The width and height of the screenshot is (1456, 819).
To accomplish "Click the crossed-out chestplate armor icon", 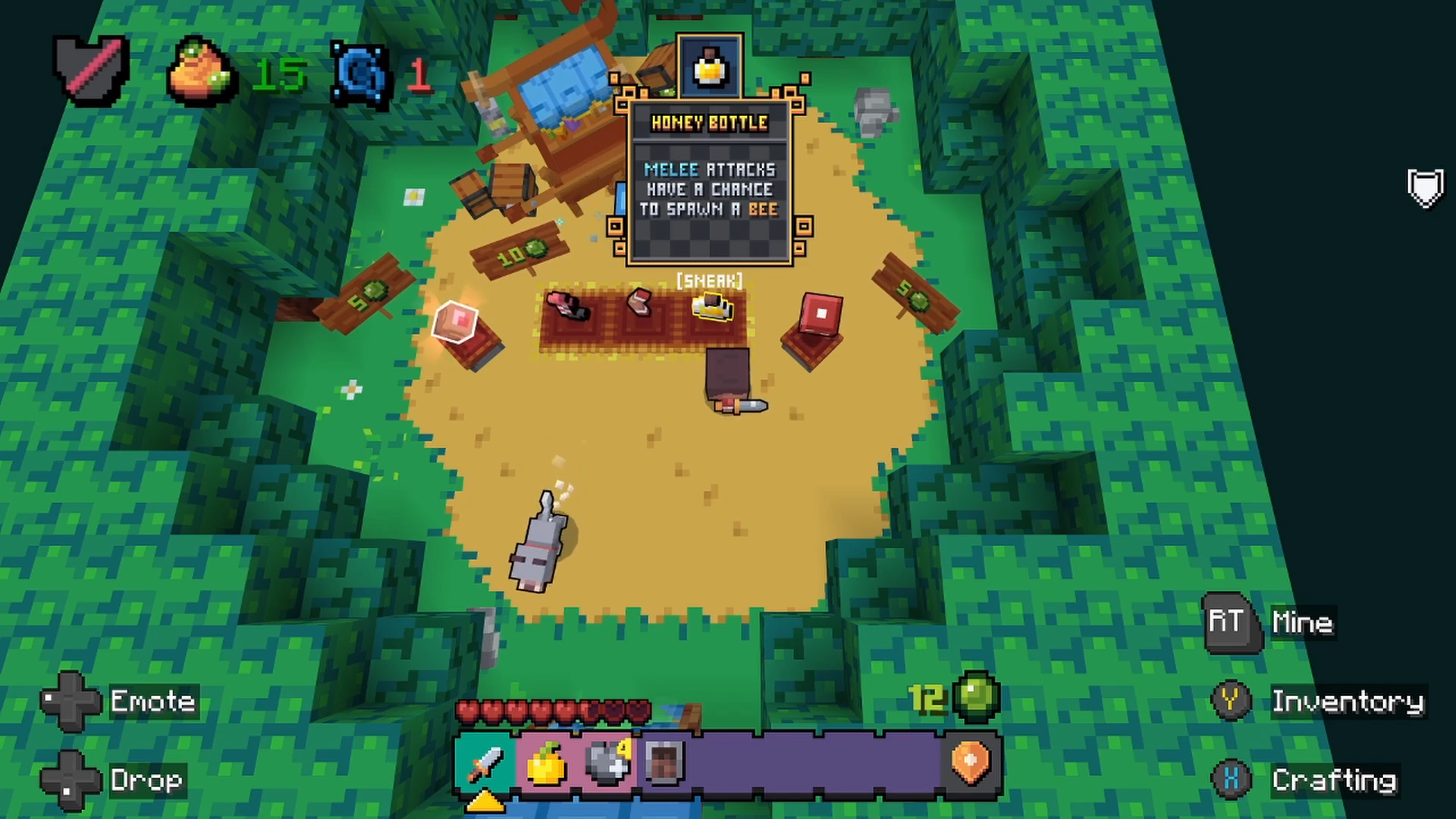I will tap(93, 70).
